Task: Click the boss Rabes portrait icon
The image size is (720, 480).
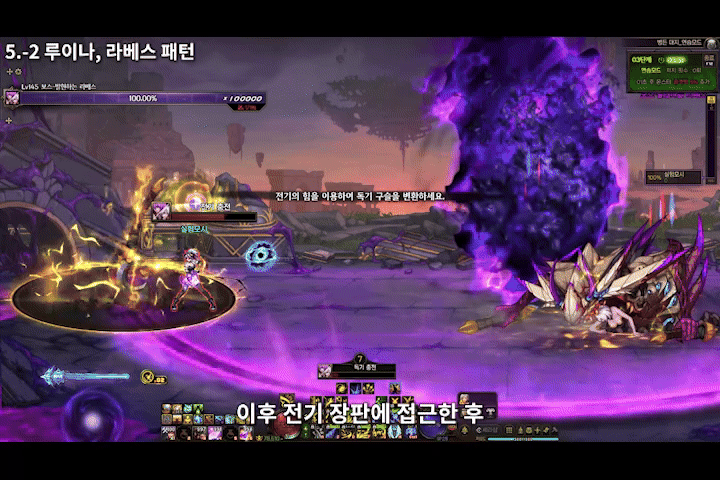Action: coord(12,98)
